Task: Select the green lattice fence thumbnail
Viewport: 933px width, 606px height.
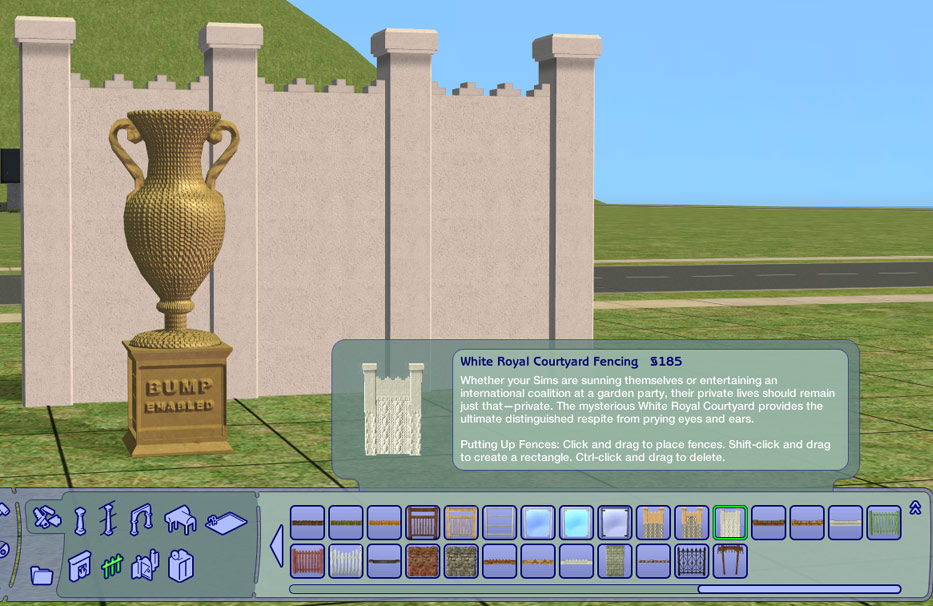Action: [x=884, y=522]
